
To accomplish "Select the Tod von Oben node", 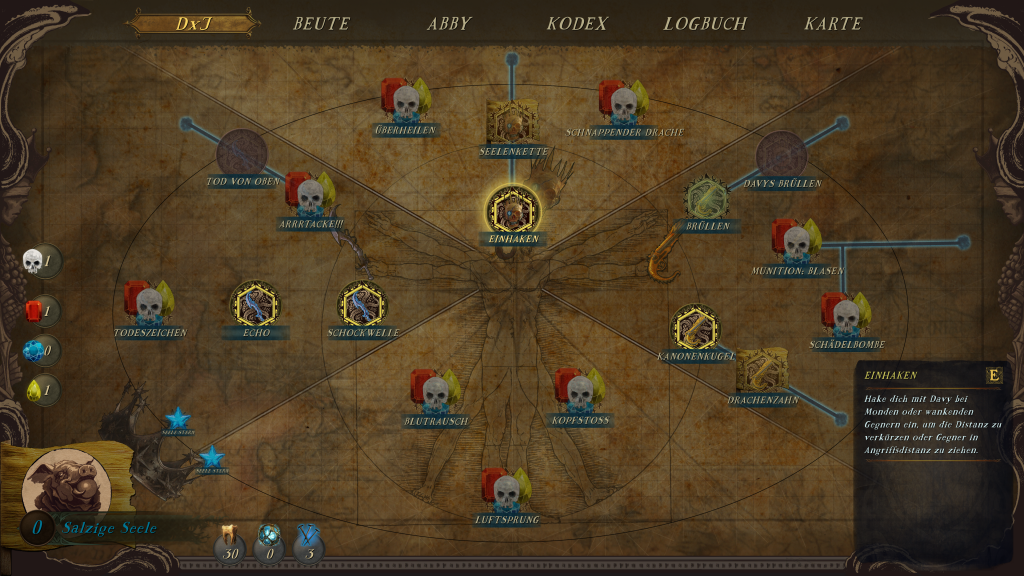I will pyautogui.click(x=242, y=154).
